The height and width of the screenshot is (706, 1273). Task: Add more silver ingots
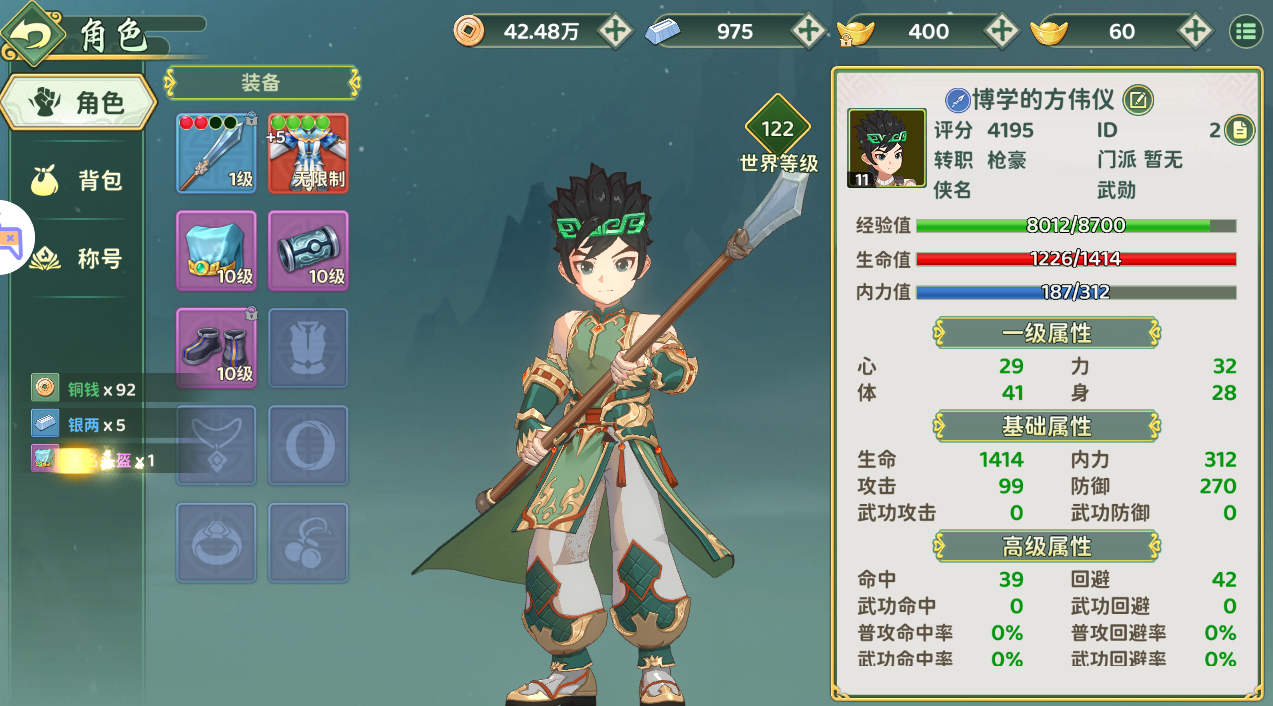point(808,31)
